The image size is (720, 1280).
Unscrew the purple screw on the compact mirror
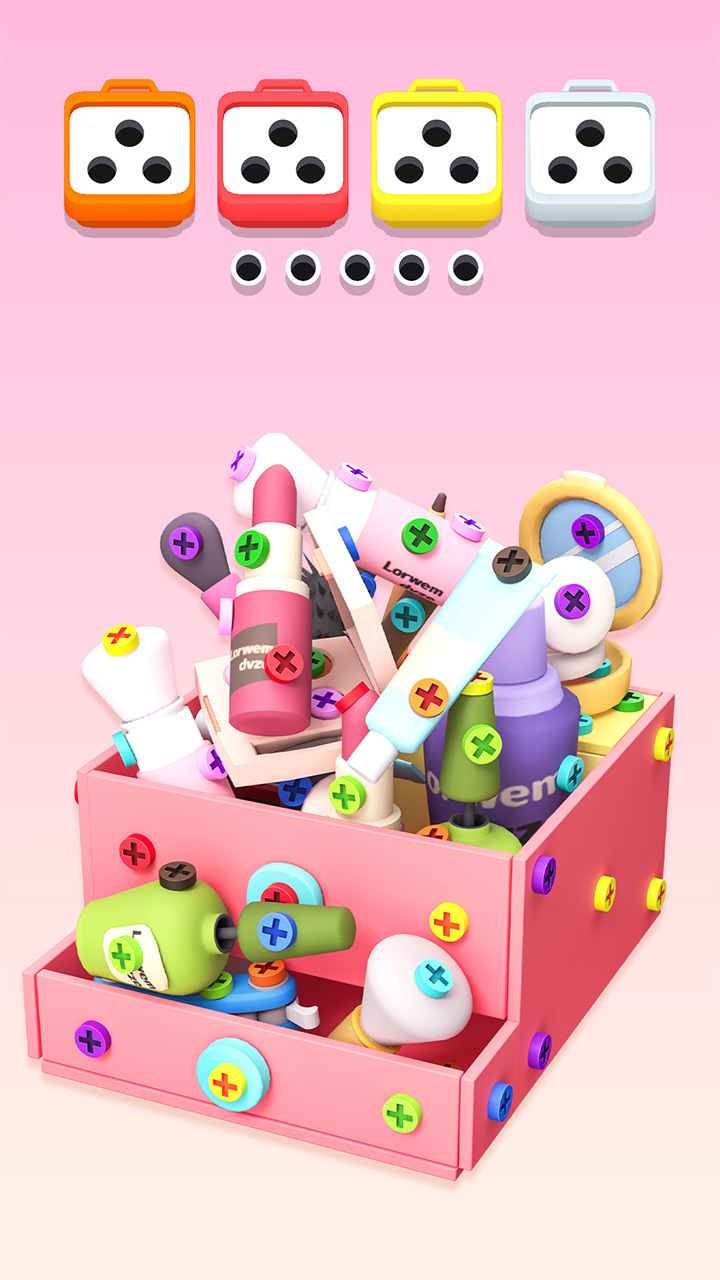click(587, 532)
